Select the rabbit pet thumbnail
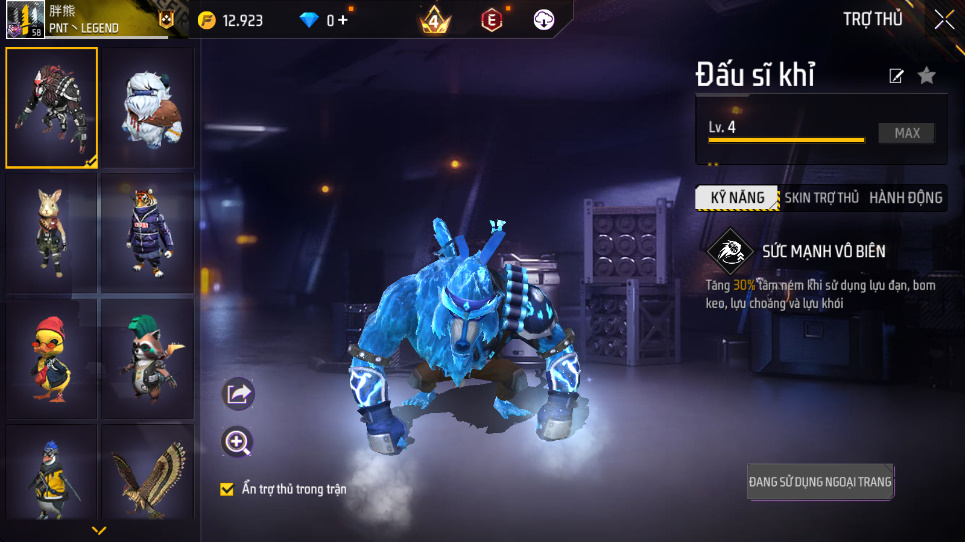This screenshot has width=965, height=542. click(52, 231)
